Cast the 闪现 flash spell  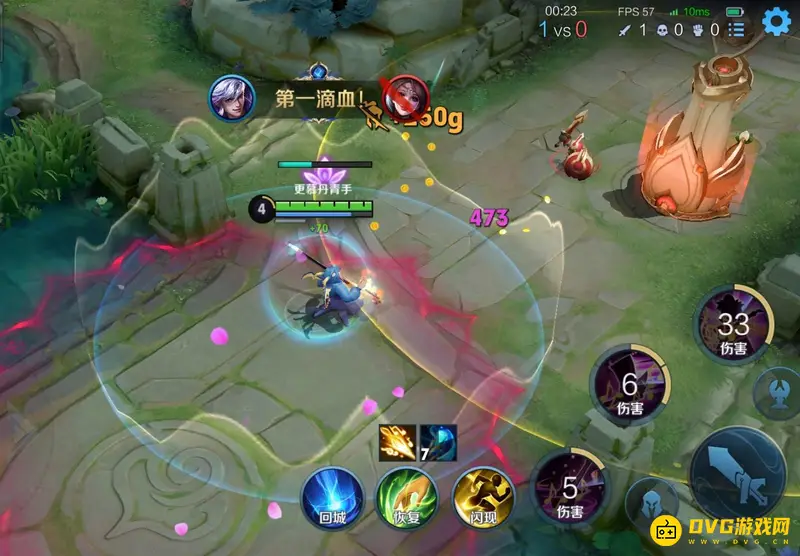[x=483, y=496]
